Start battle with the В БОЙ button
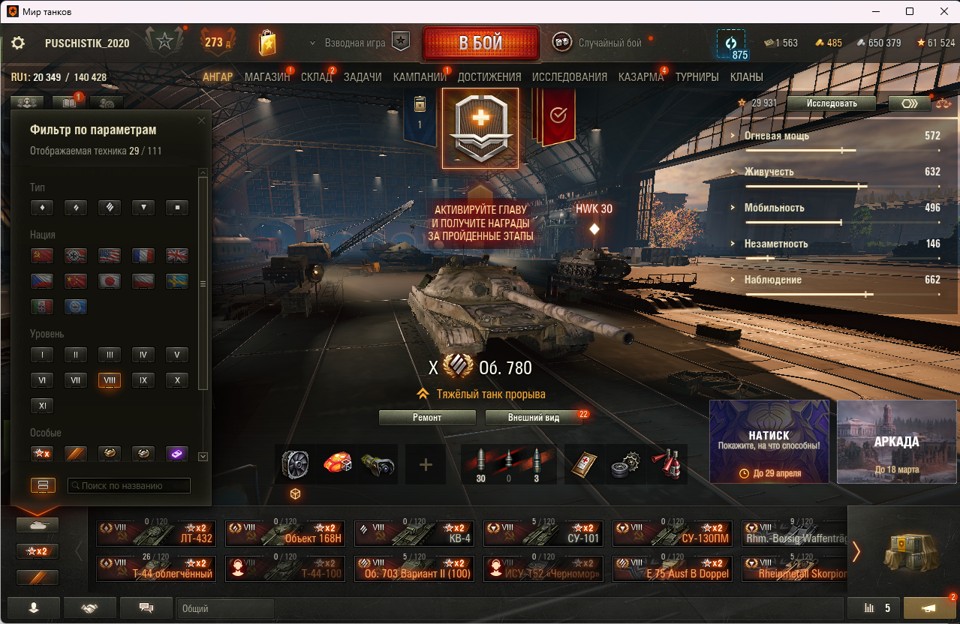The height and width of the screenshot is (624, 960). 481,43
